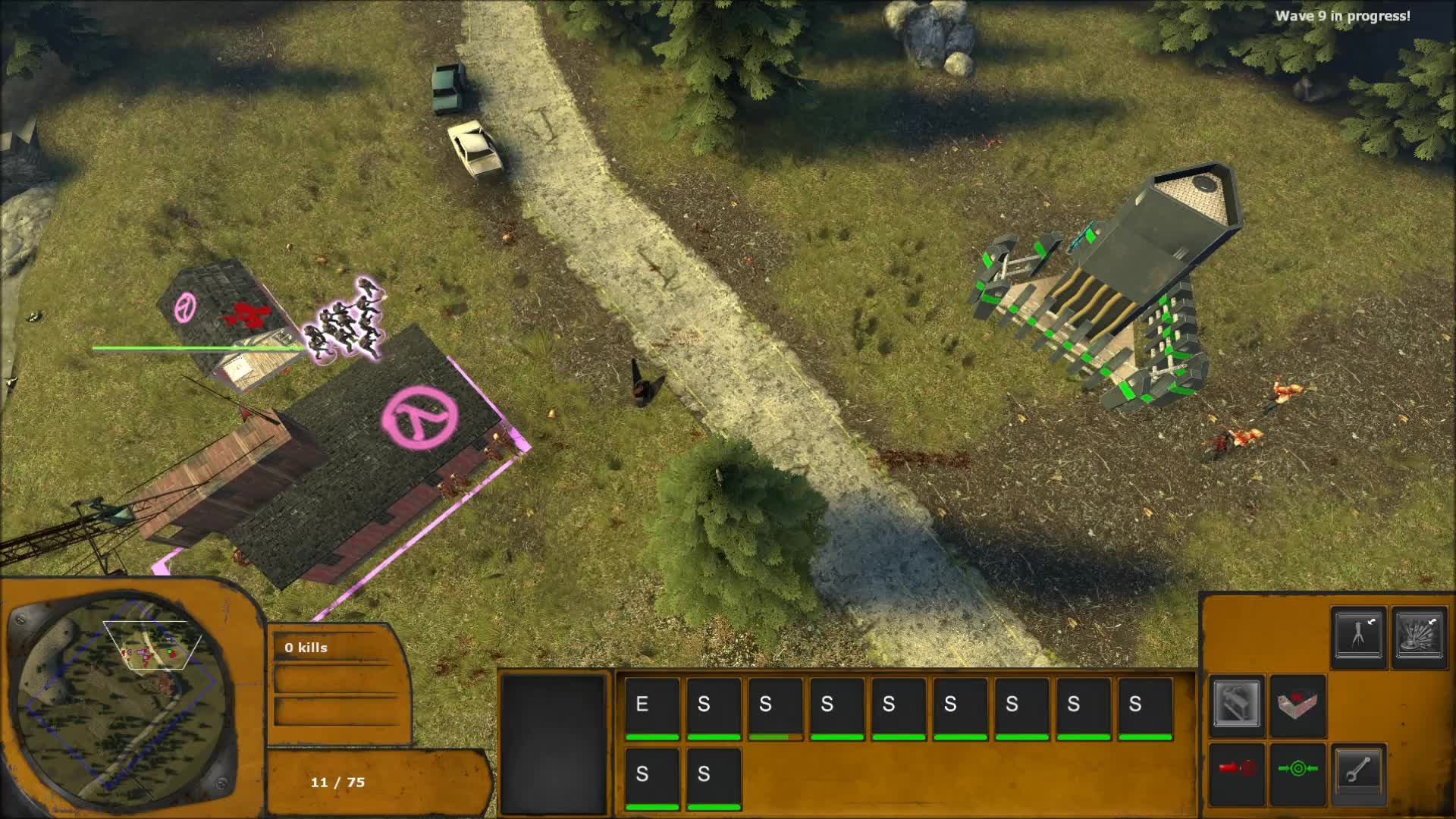Click the 0 kills counter
This screenshot has width=1456, height=819.
[x=306, y=648]
